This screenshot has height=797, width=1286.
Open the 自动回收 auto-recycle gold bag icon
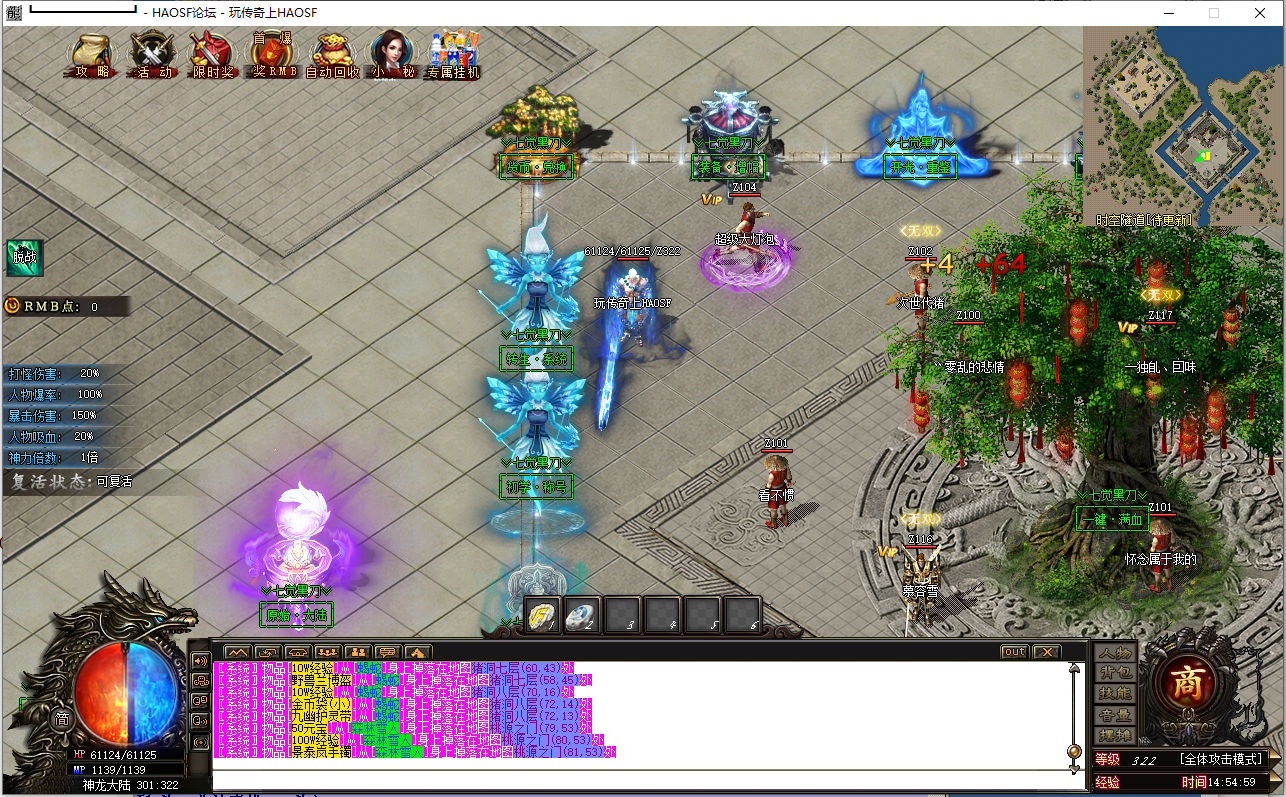pyautogui.click(x=332, y=56)
